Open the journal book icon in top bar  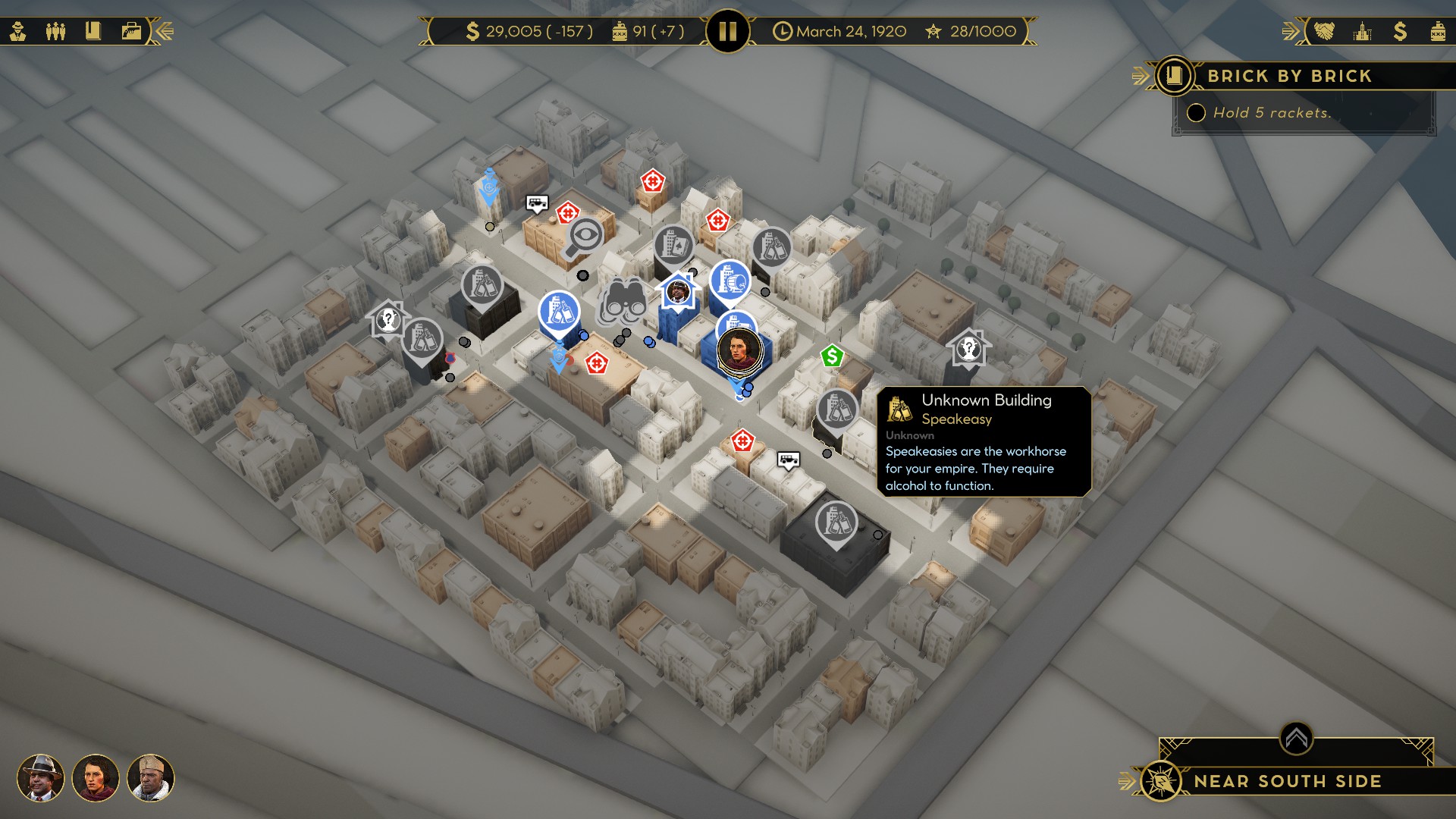pyautogui.click(x=93, y=31)
